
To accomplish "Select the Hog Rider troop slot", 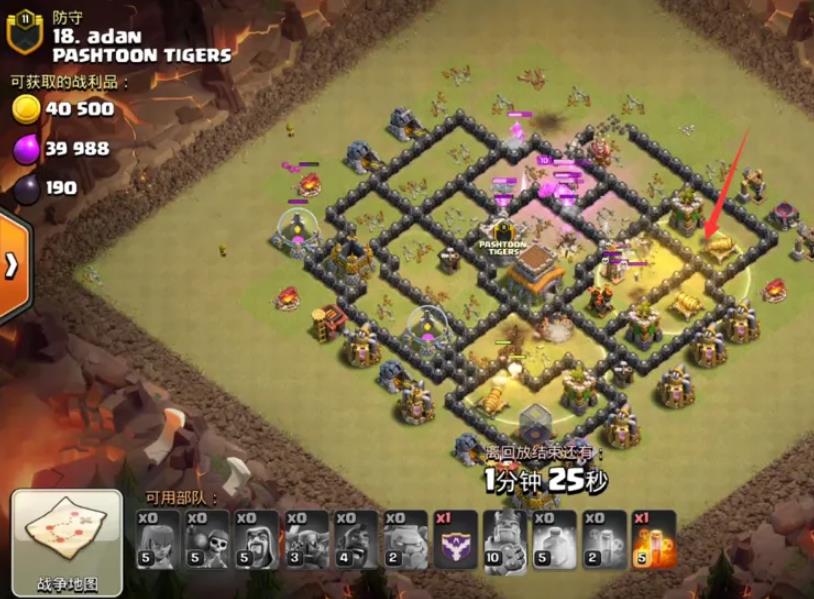I will [357, 541].
